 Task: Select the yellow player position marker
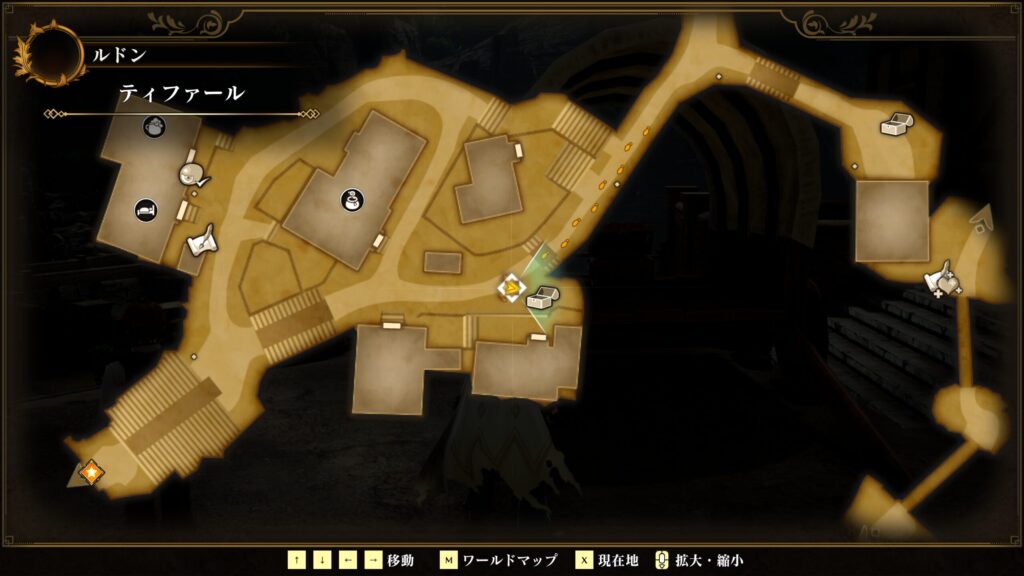pyautogui.click(x=511, y=289)
